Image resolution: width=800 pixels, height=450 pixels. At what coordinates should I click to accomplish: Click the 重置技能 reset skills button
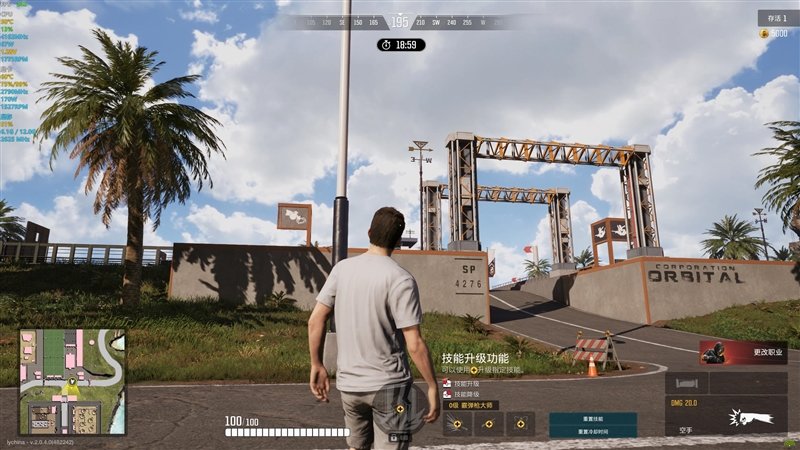(x=593, y=418)
